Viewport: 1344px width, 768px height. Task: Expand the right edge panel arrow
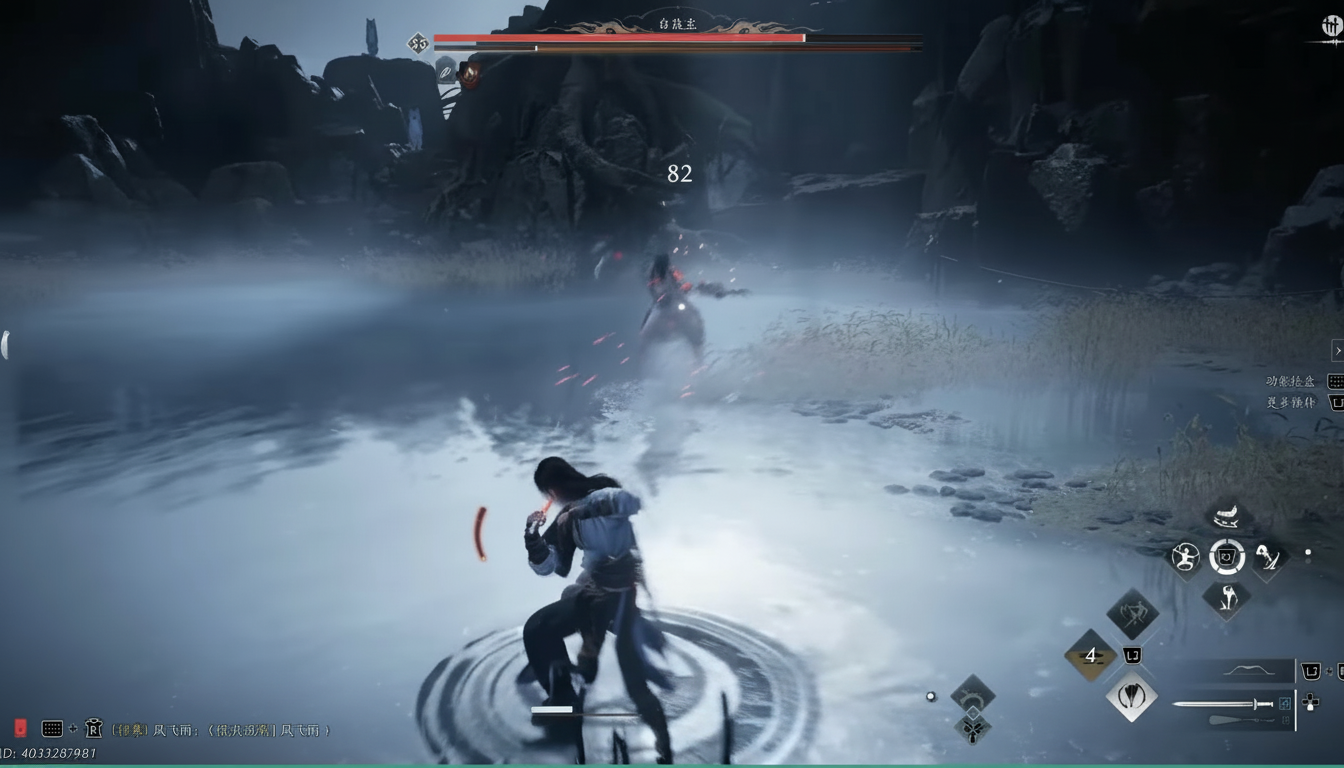pos(1338,350)
